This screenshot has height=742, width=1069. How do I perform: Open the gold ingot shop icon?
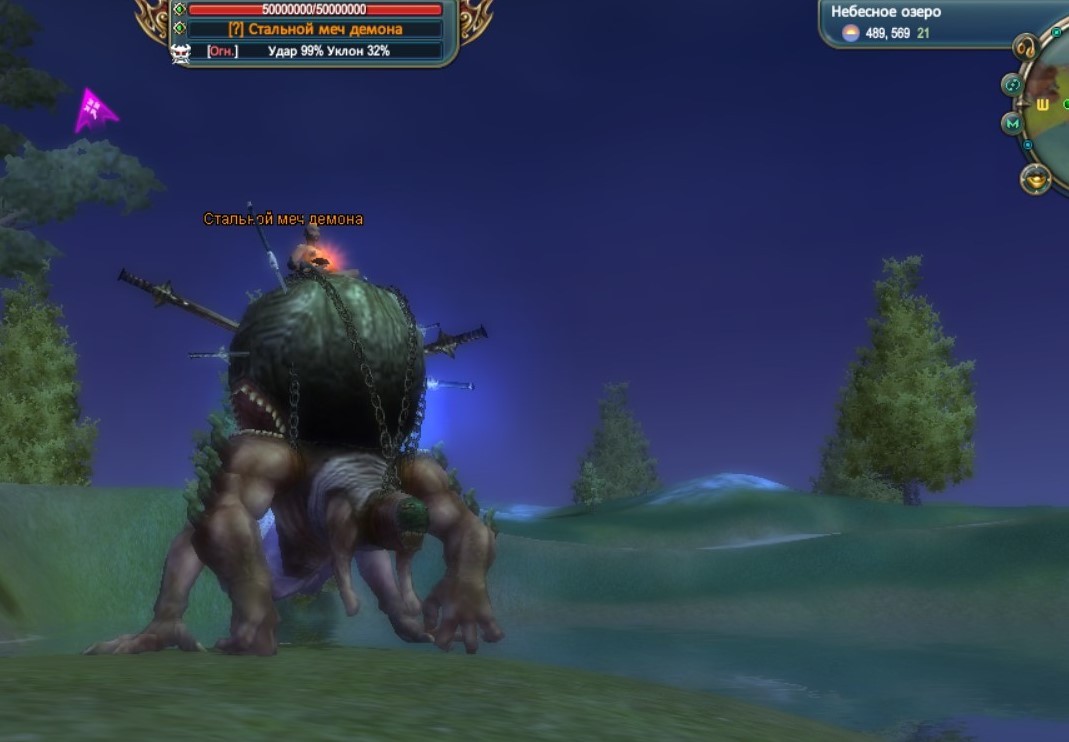click(1036, 180)
